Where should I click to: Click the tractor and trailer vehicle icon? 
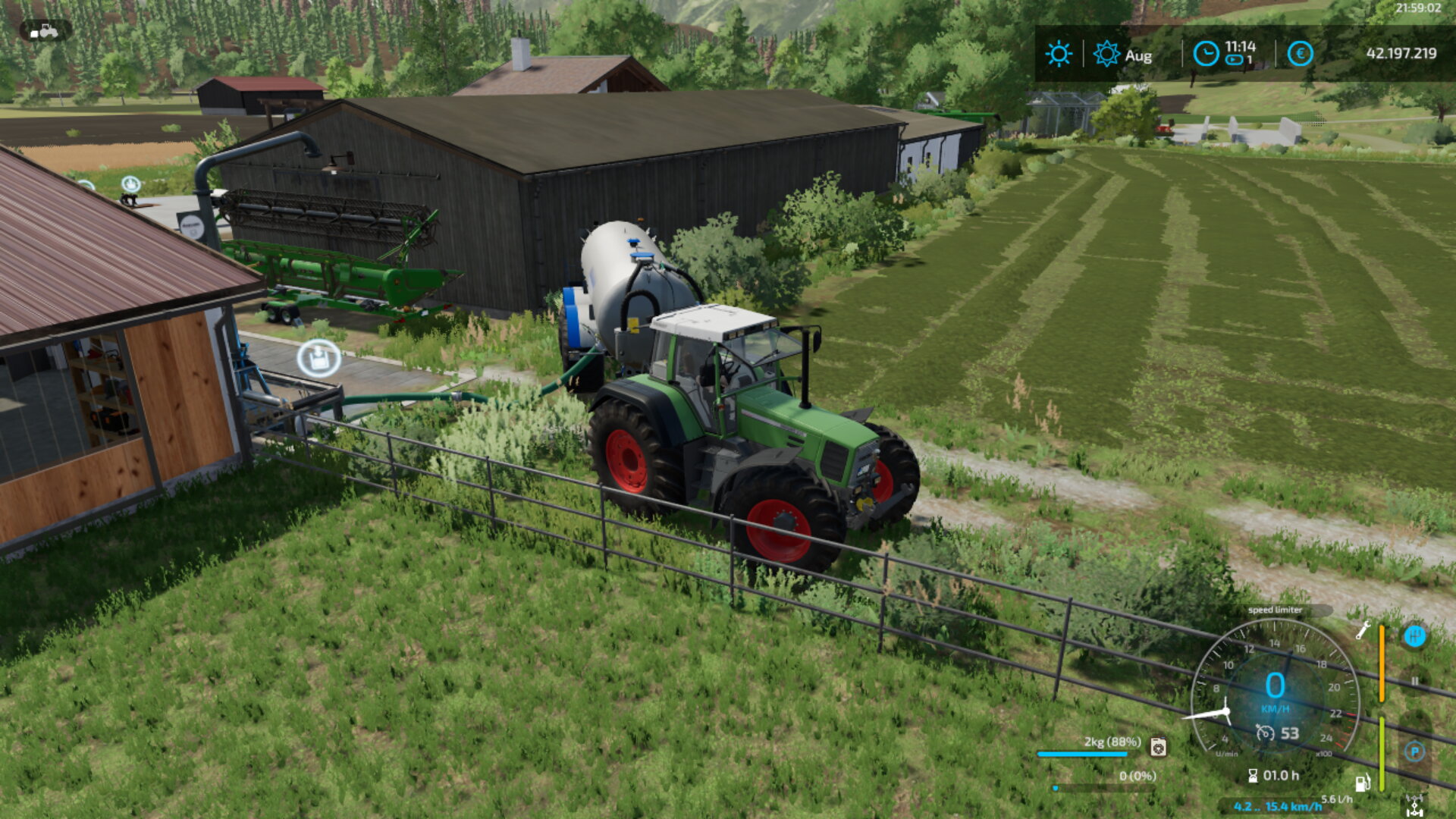(x=45, y=31)
